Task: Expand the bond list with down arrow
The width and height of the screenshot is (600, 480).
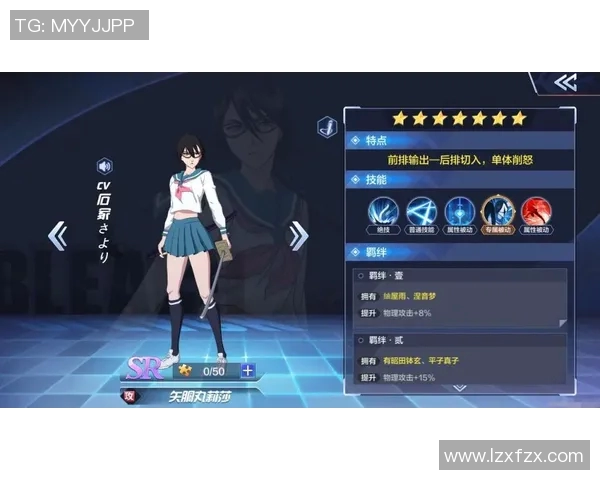Action: pyautogui.click(x=459, y=386)
